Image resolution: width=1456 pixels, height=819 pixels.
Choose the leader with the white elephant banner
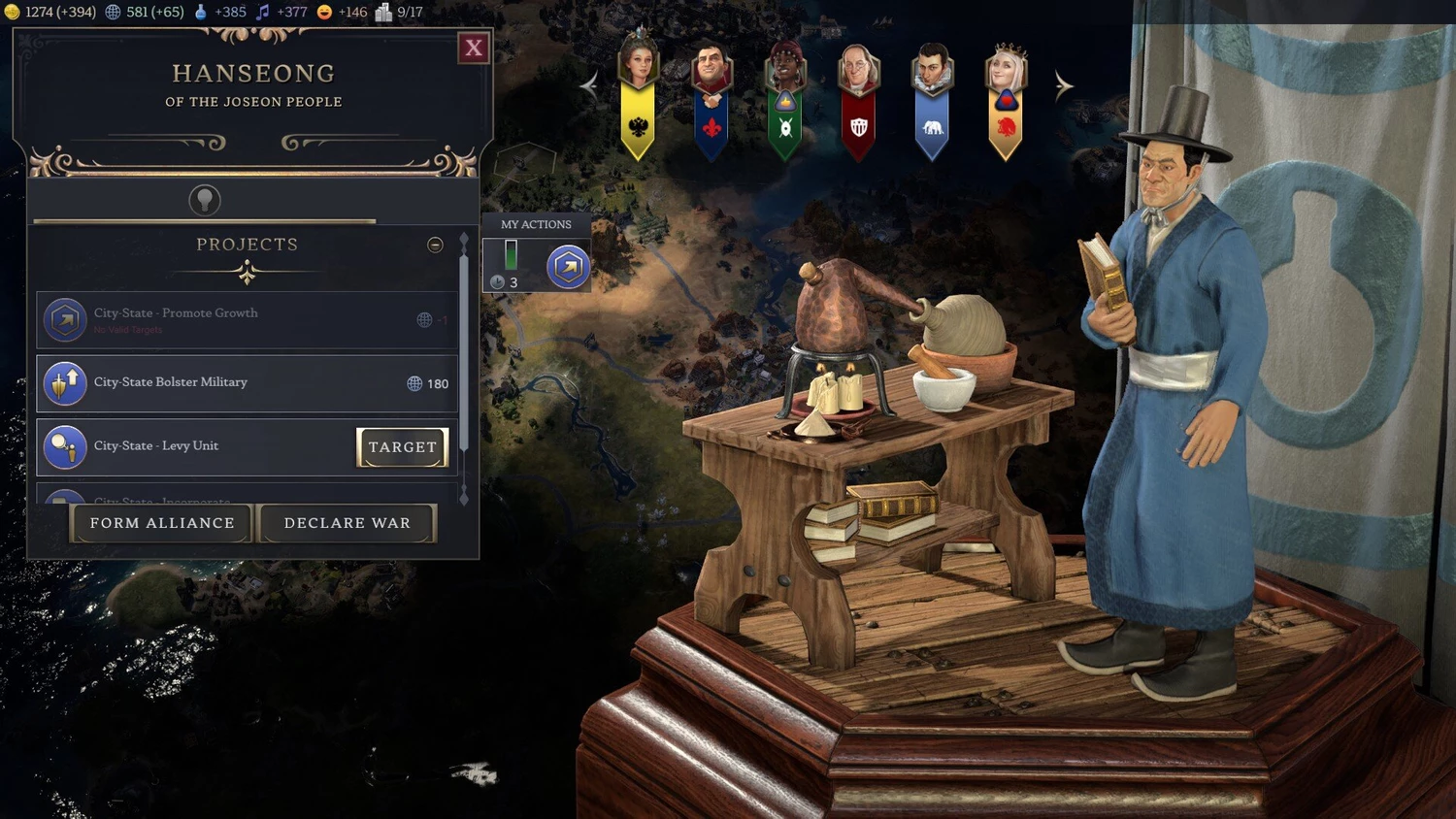click(x=932, y=97)
